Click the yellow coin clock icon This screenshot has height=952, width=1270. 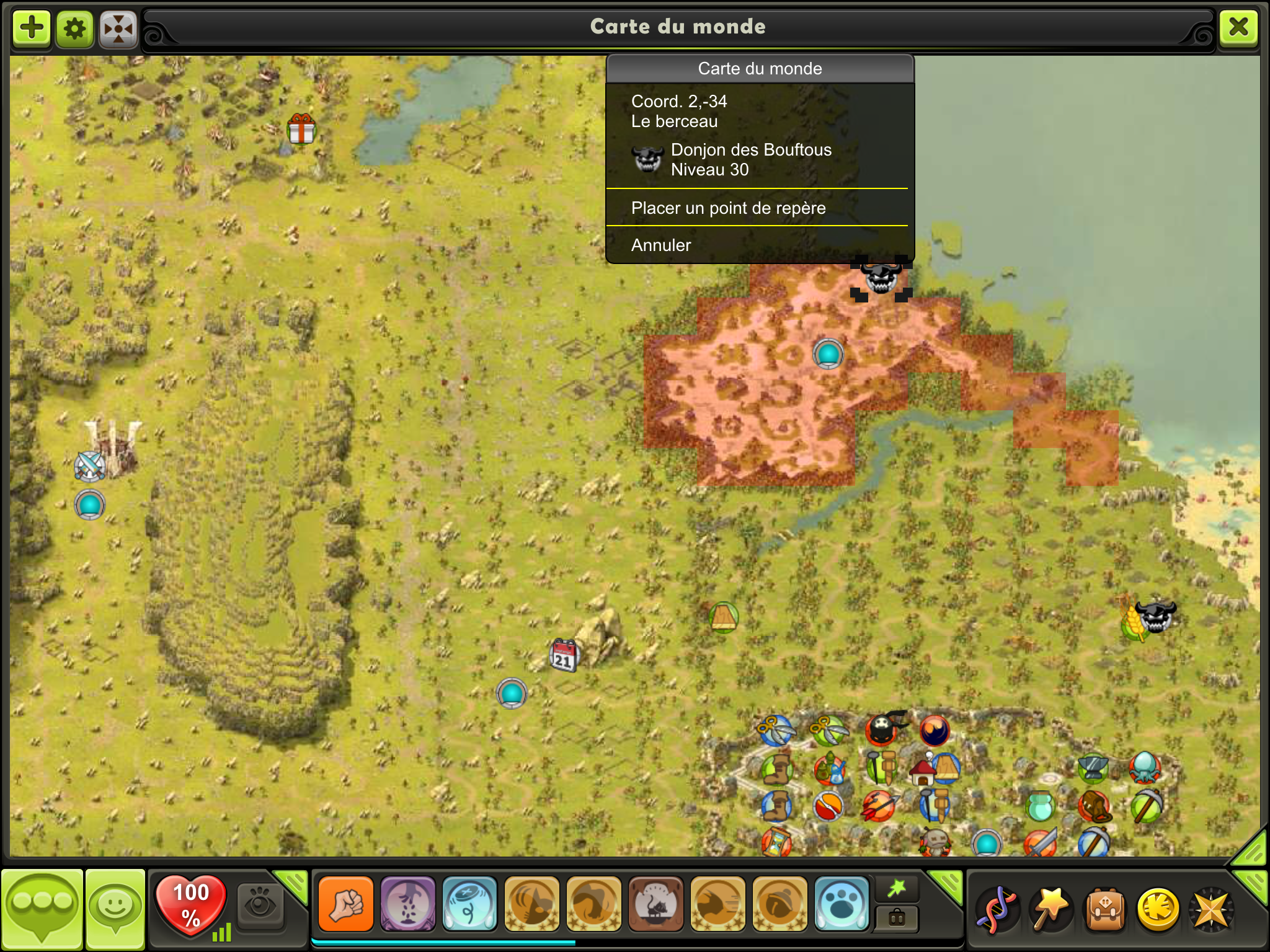[x=1158, y=910]
